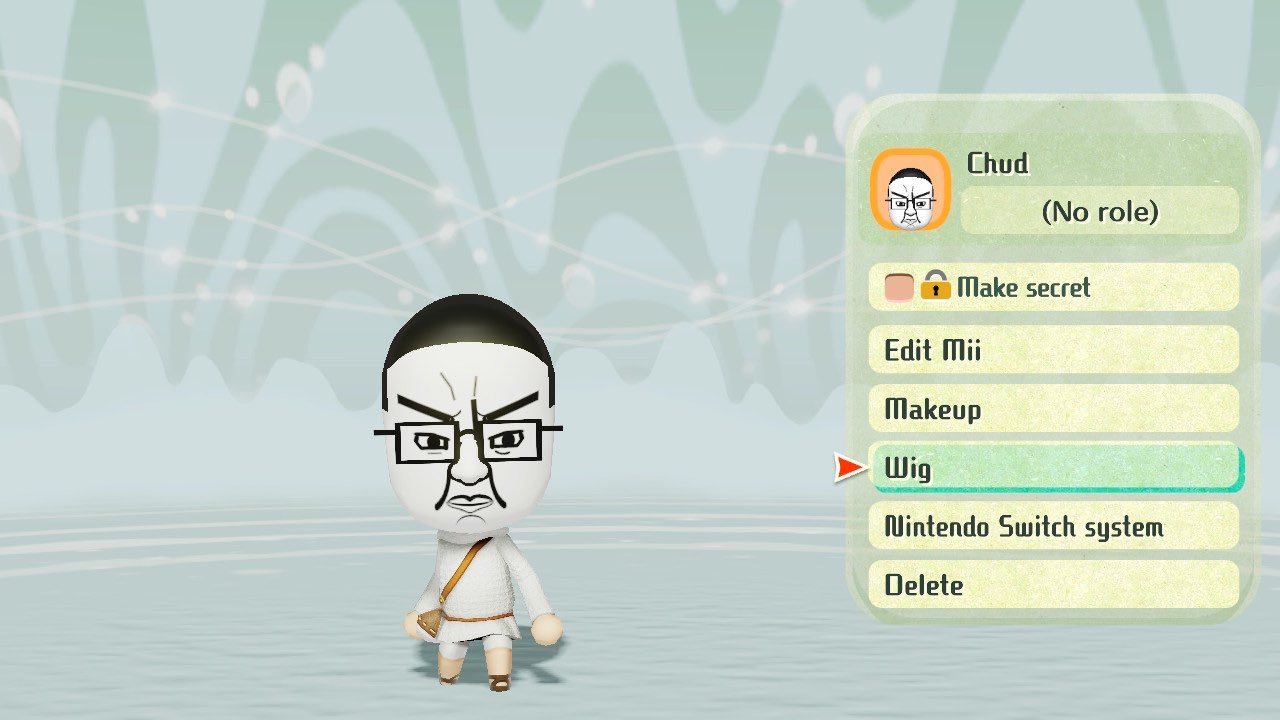Select the Make secret option
Image resolution: width=1280 pixels, height=720 pixels.
point(1053,288)
